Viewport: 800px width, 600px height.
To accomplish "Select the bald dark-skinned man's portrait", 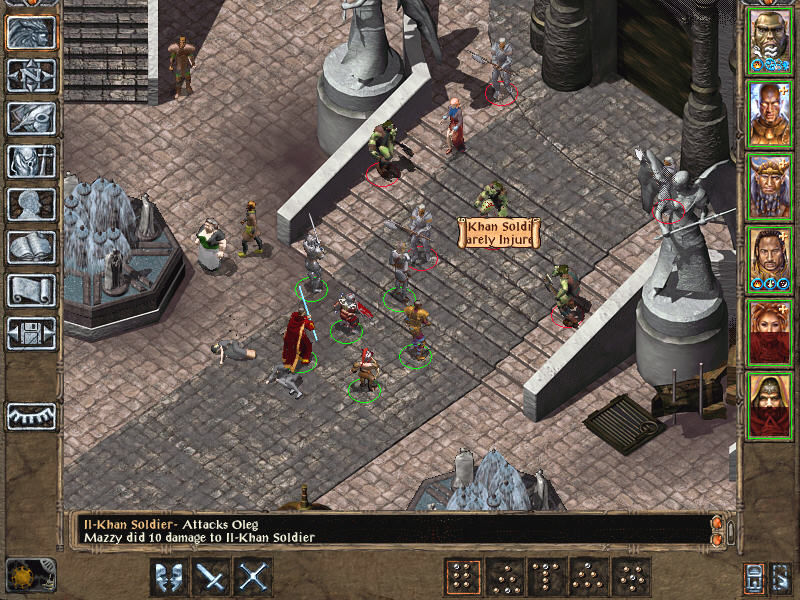I will pos(770,113).
